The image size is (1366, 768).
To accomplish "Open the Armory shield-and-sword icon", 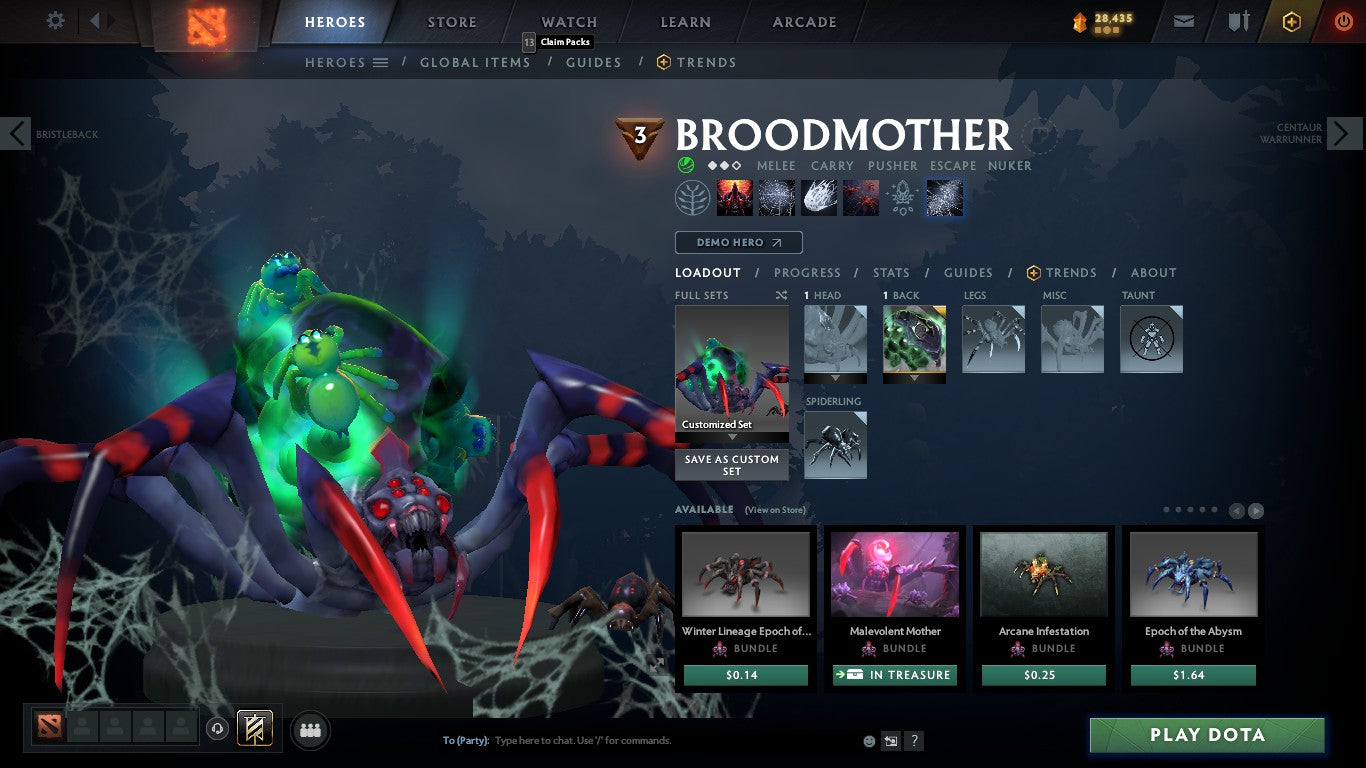I will [1241, 21].
